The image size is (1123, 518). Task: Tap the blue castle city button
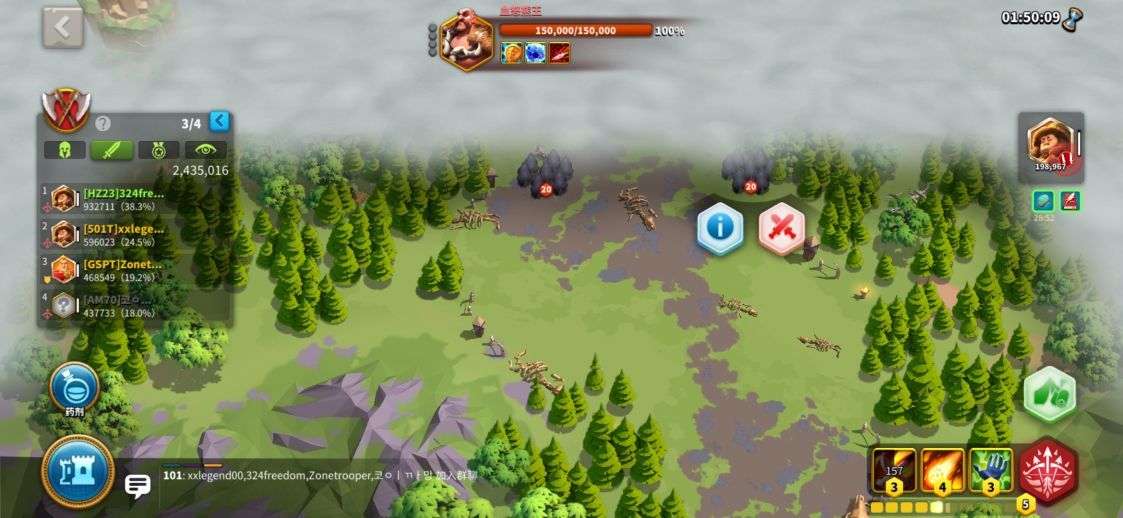(78, 472)
